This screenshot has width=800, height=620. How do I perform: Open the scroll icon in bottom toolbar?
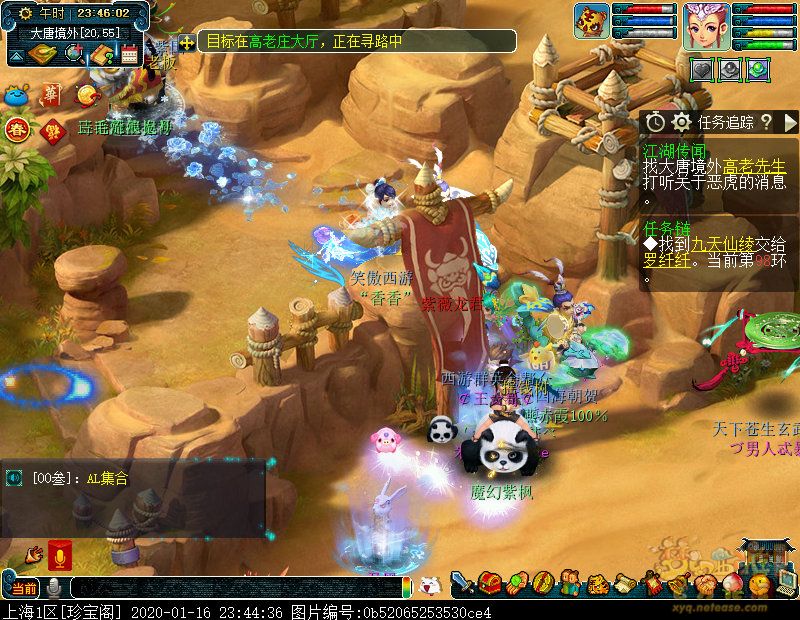[623, 582]
